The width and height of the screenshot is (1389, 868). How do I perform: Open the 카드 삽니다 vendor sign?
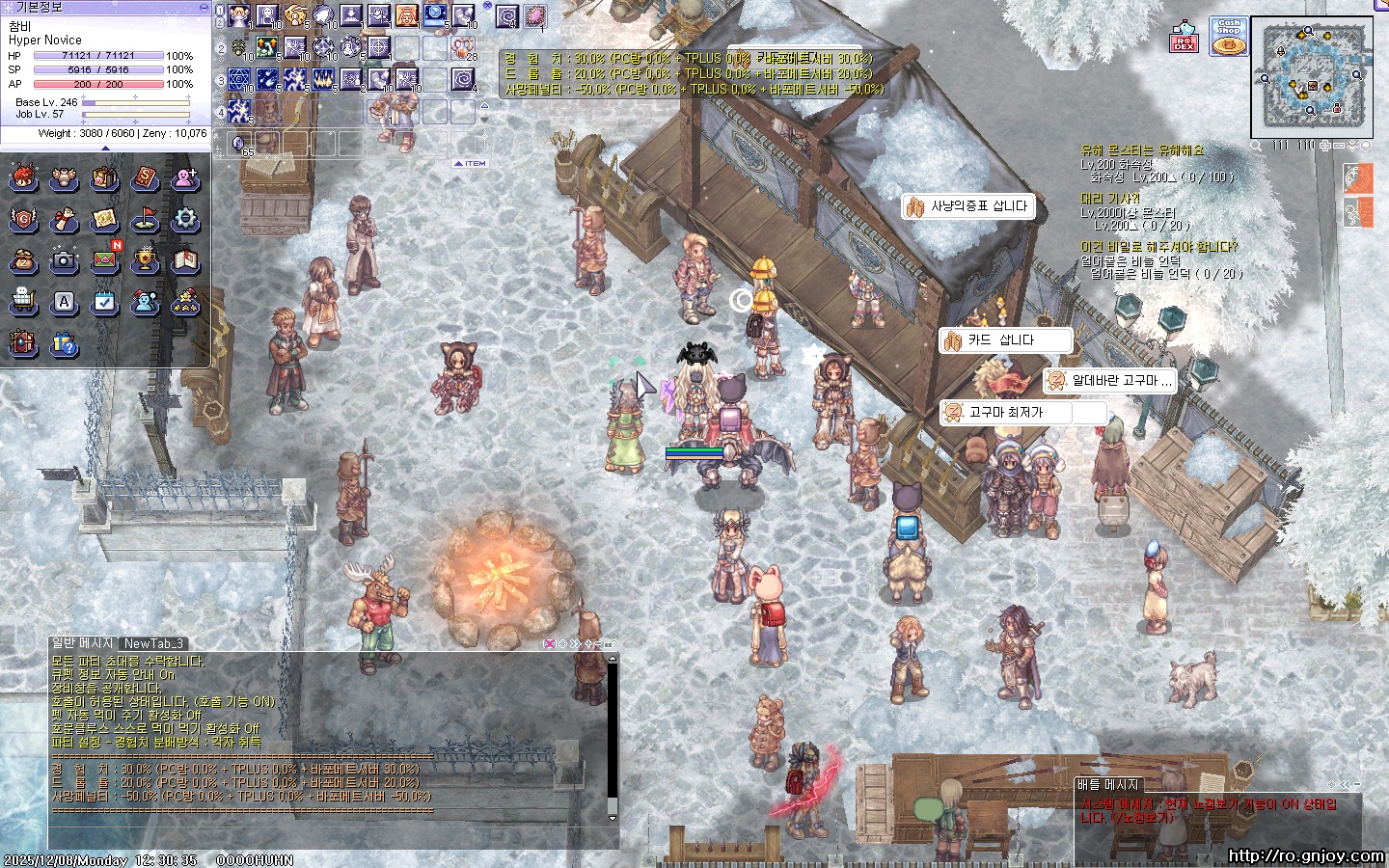coord(1005,340)
